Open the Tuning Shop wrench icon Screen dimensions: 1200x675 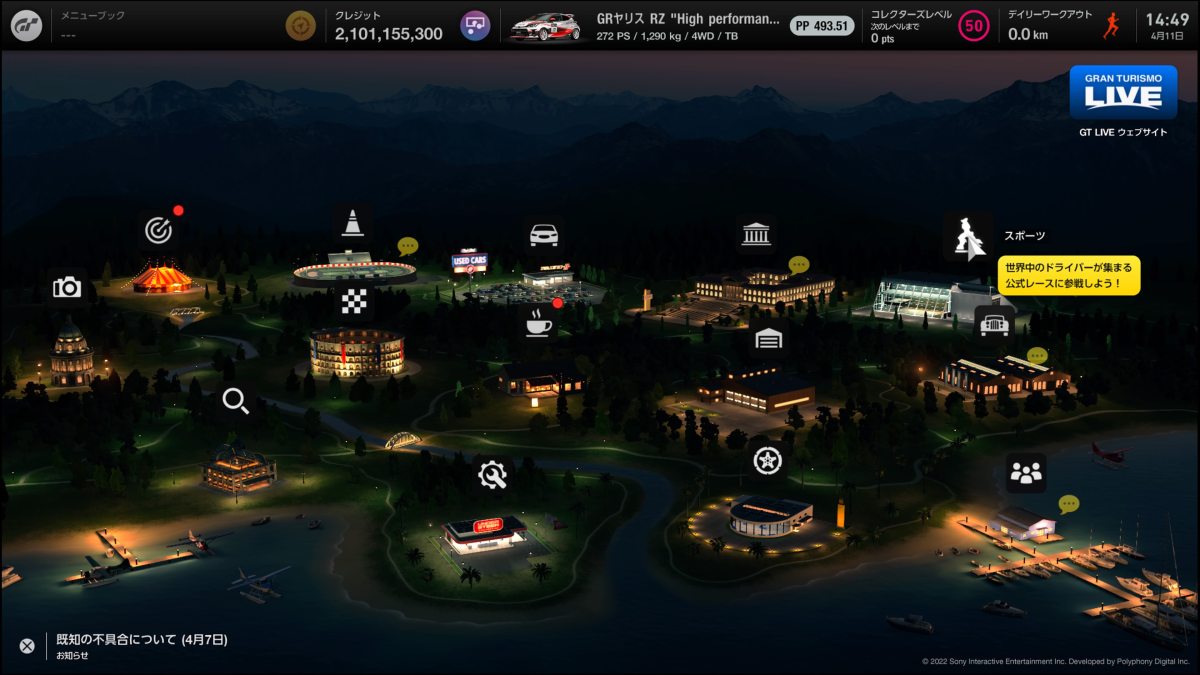[492, 475]
